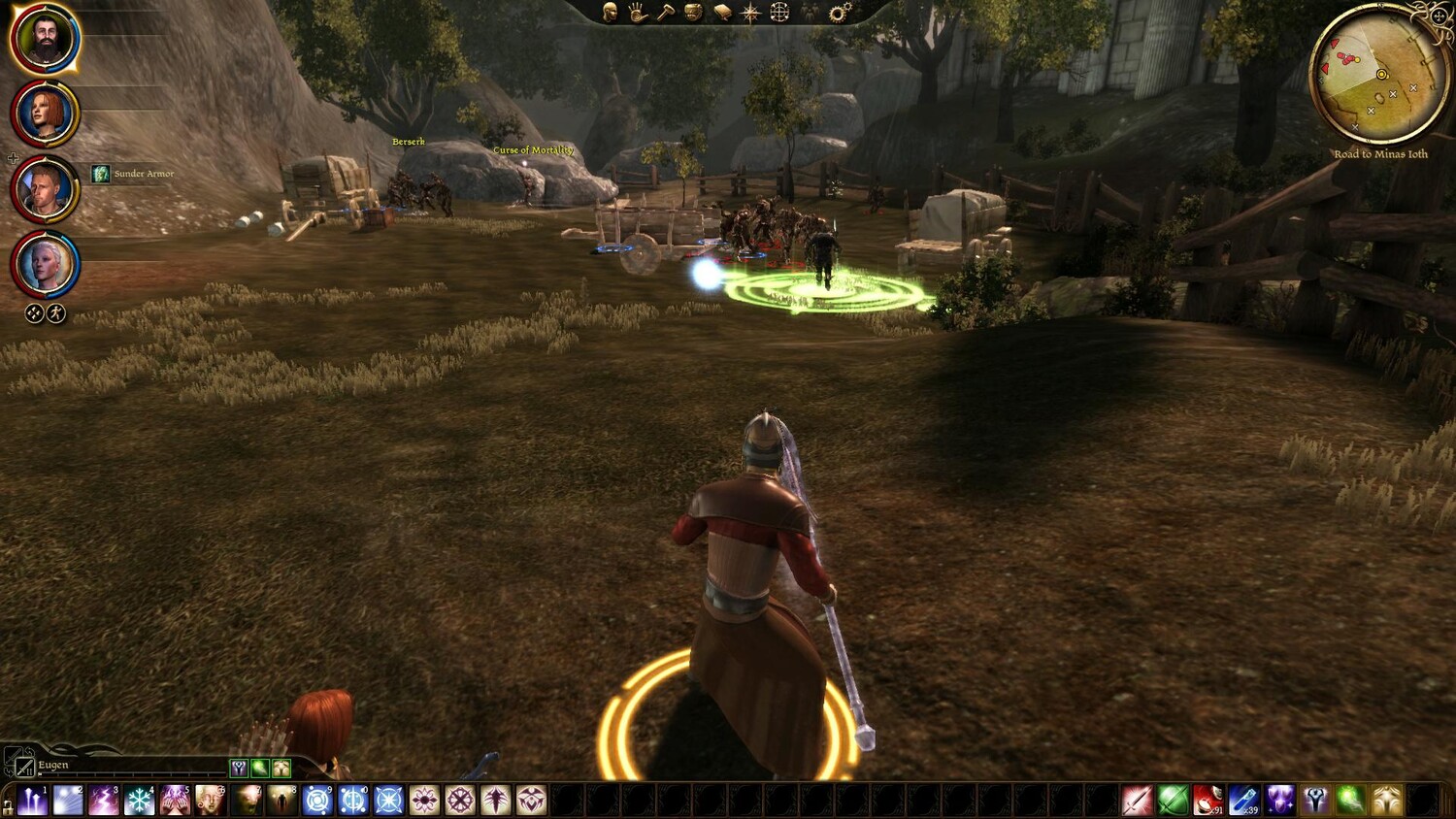Cast the purple lightning spell in slot 3
Image resolution: width=1456 pixels, height=819 pixels.
click(x=103, y=801)
